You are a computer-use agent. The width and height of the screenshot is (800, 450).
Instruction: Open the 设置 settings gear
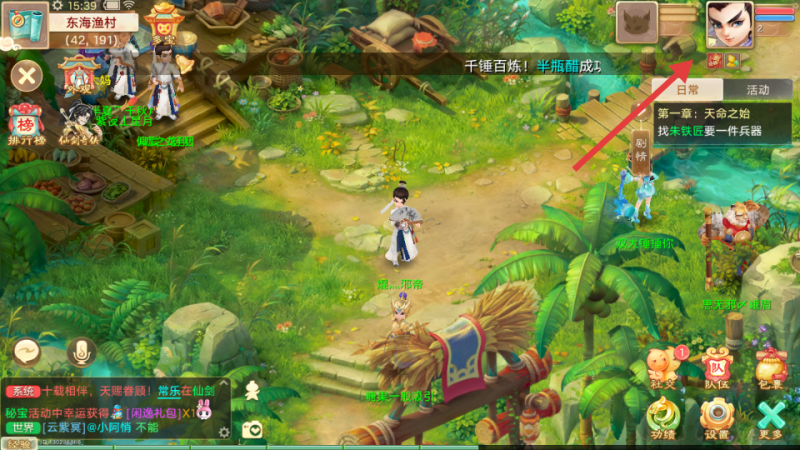(x=714, y=417)
